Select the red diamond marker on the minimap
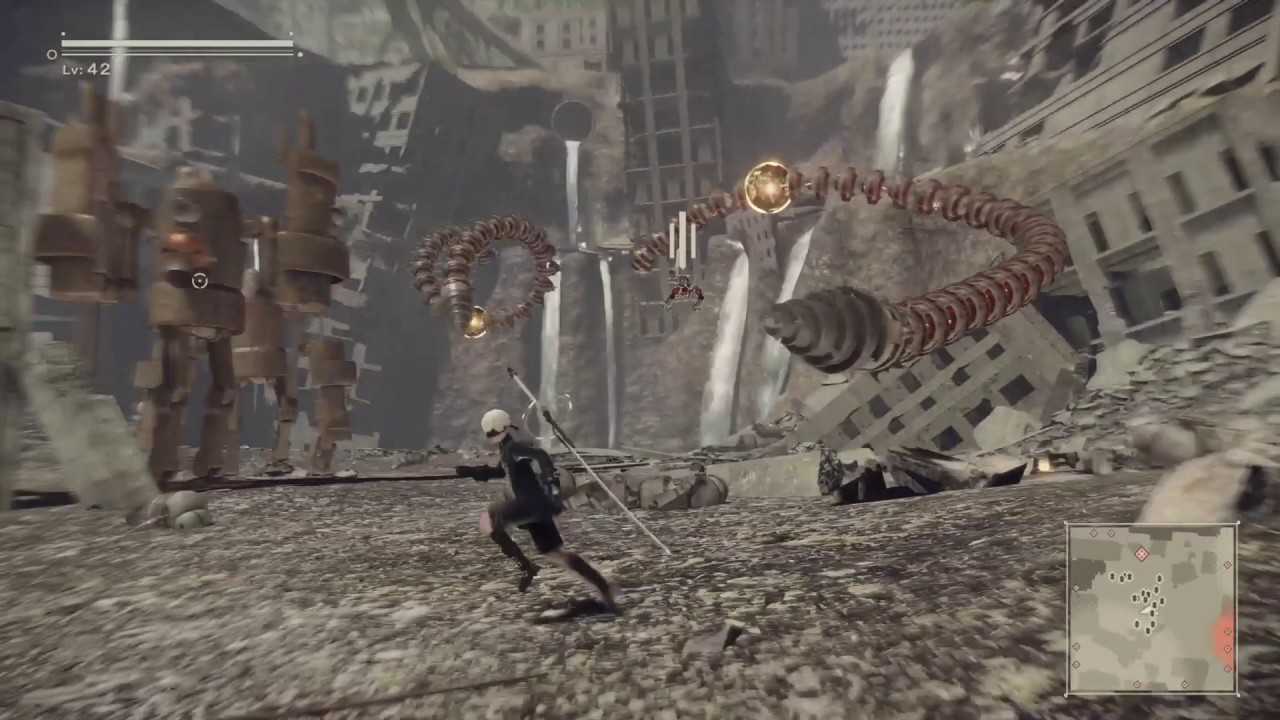The image size is (1280, 720). pos(1142,554)
